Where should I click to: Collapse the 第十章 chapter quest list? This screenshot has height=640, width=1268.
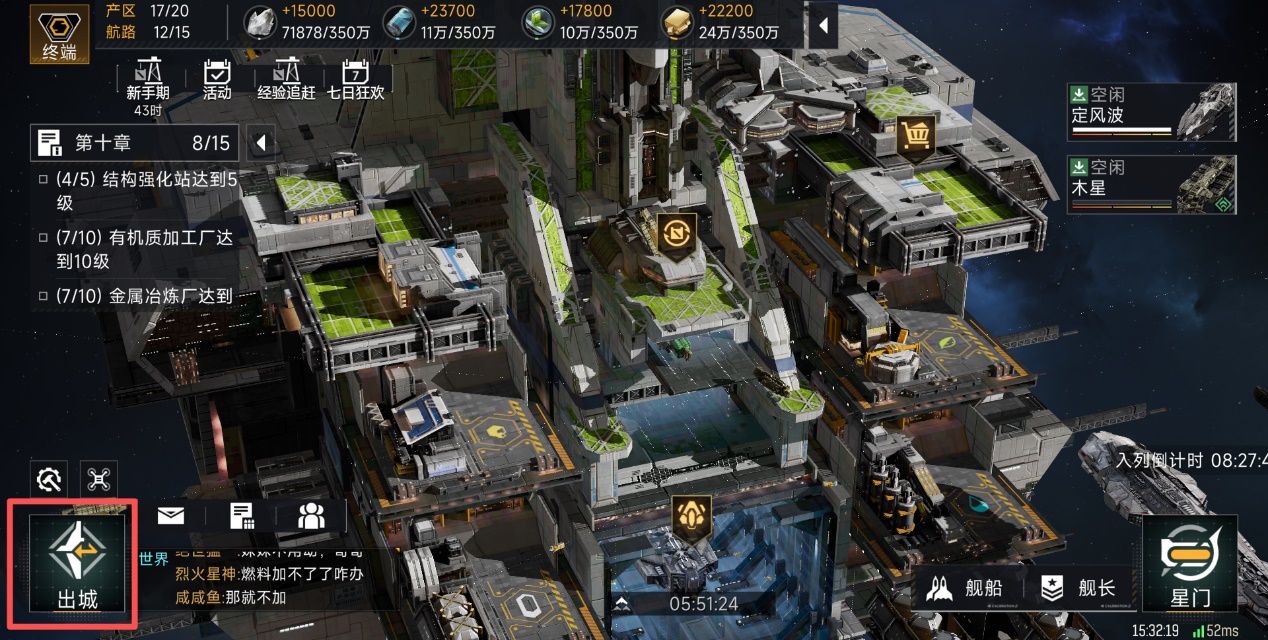pos(261,143)
